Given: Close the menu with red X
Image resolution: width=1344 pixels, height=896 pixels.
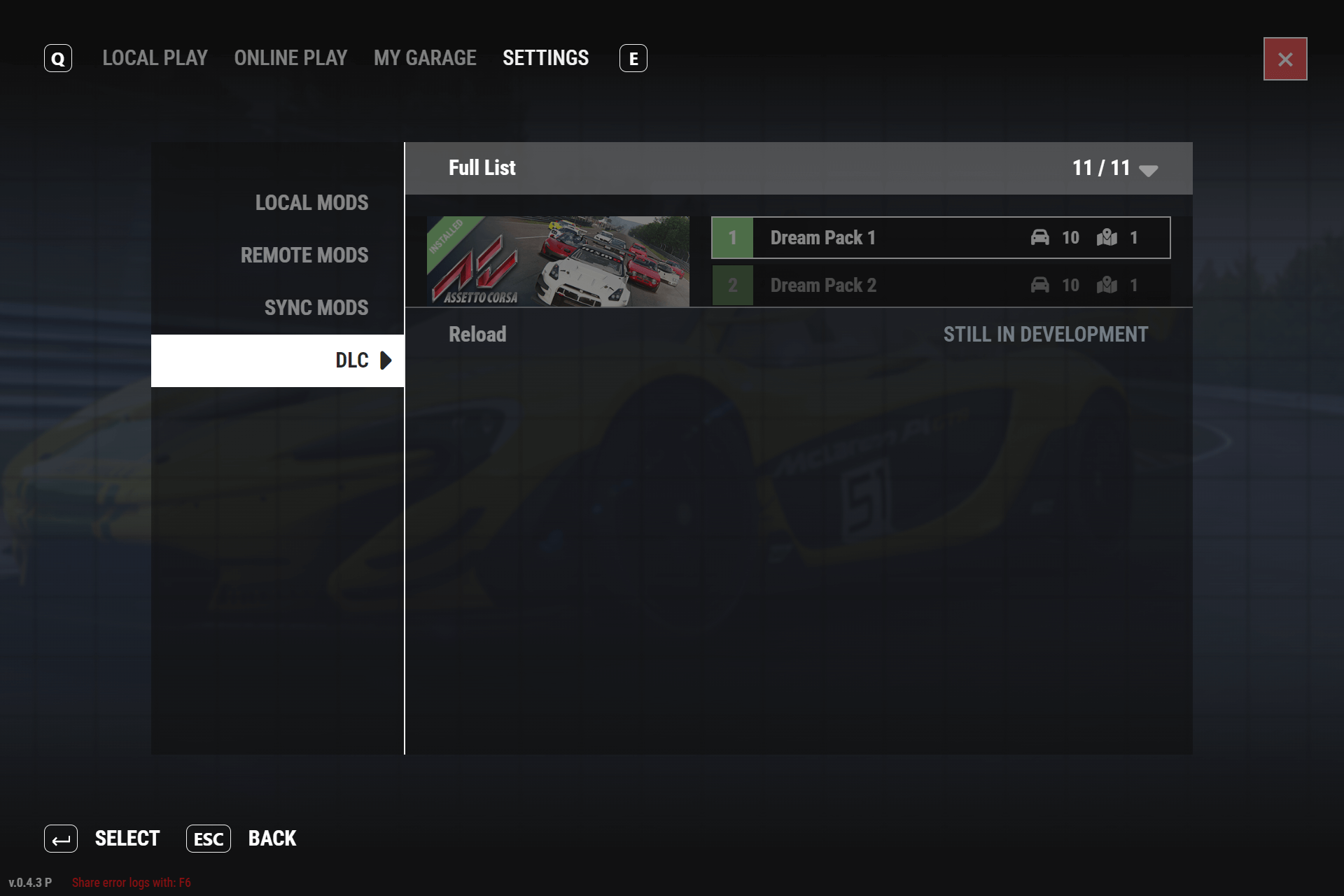Looking at the screenshot, I should click(x=1284, y=59).
